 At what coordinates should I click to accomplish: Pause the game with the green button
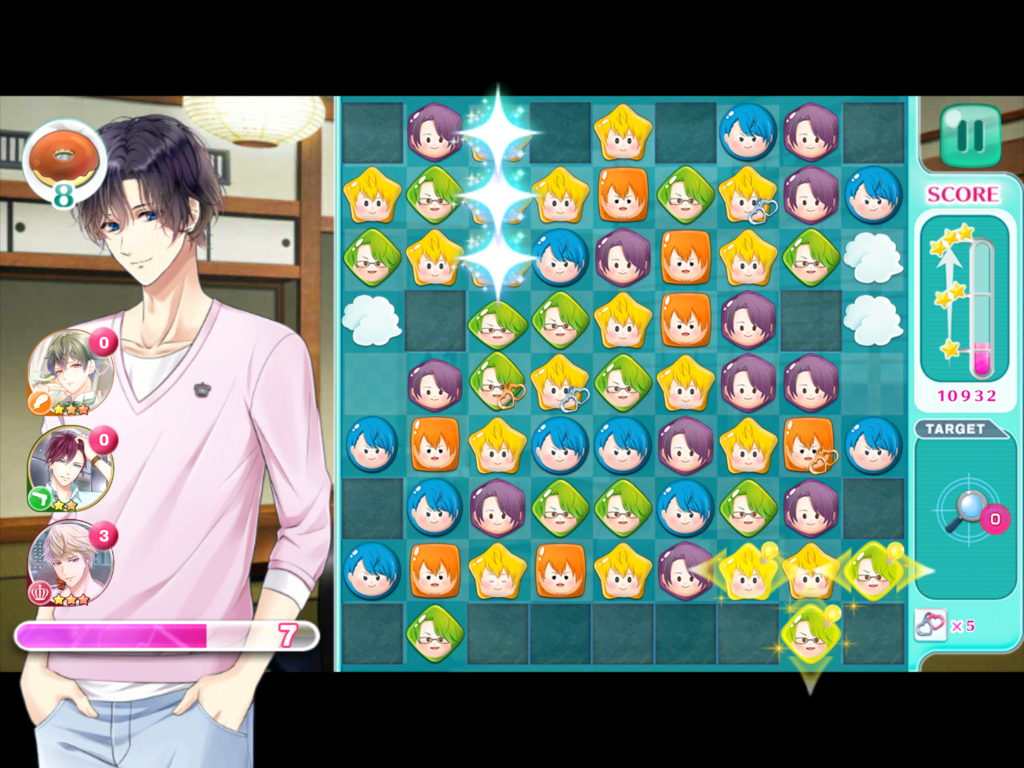(x=969, y=135)
